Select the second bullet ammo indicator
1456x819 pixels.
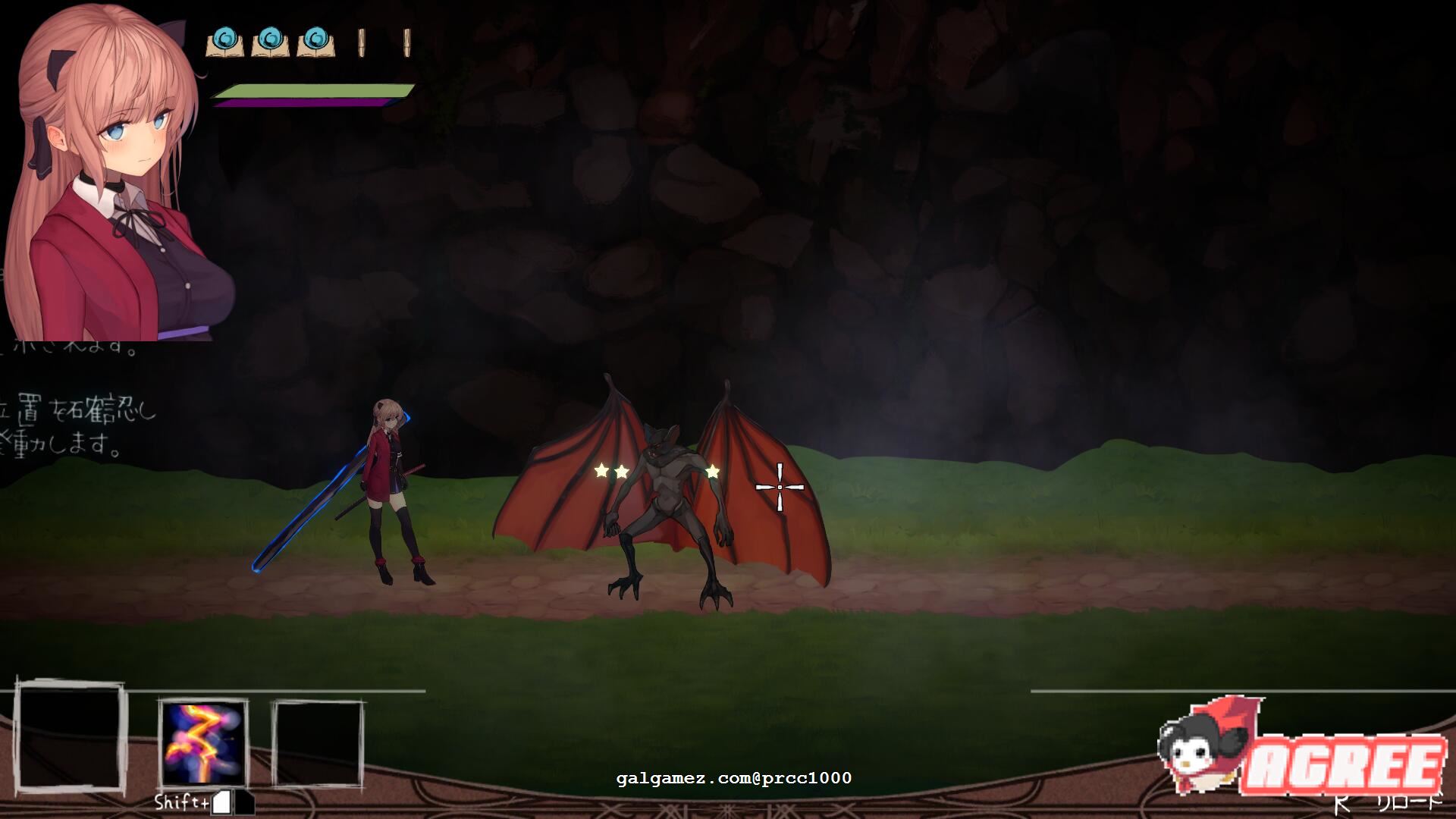(x=406, y=42)
